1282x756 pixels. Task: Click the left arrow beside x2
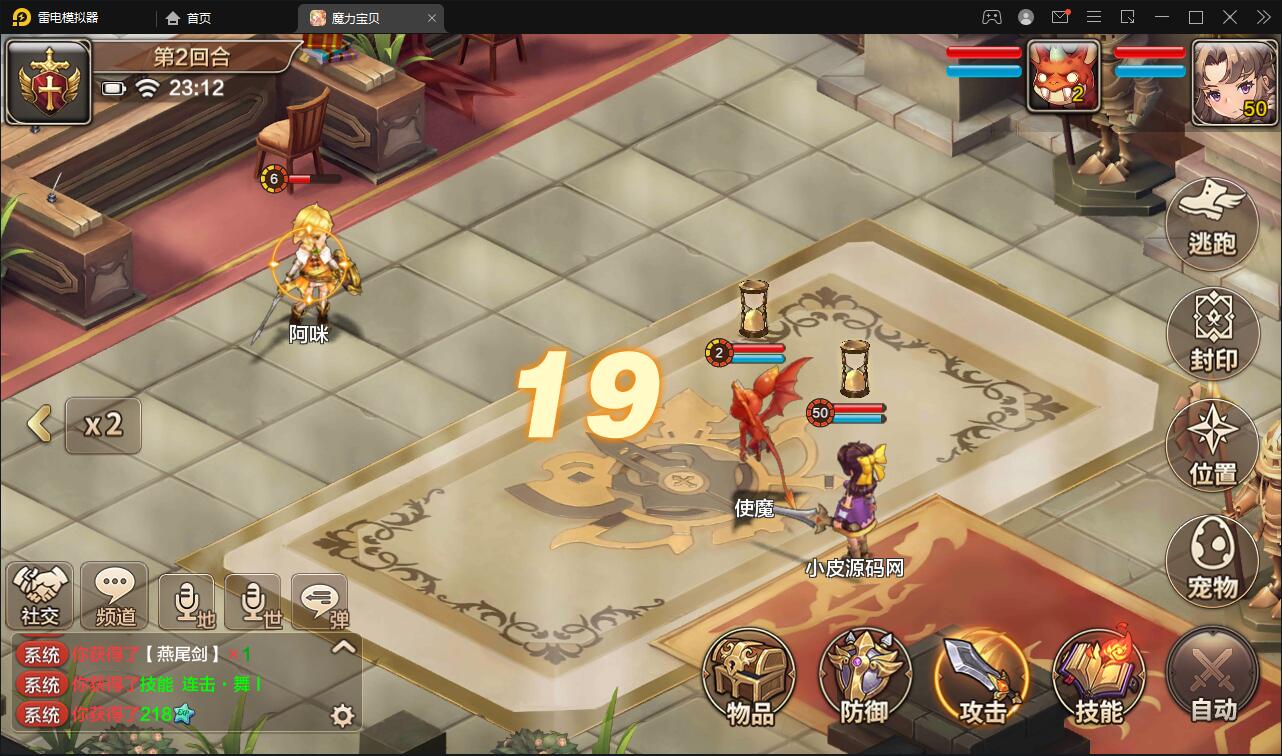point(38,425)
